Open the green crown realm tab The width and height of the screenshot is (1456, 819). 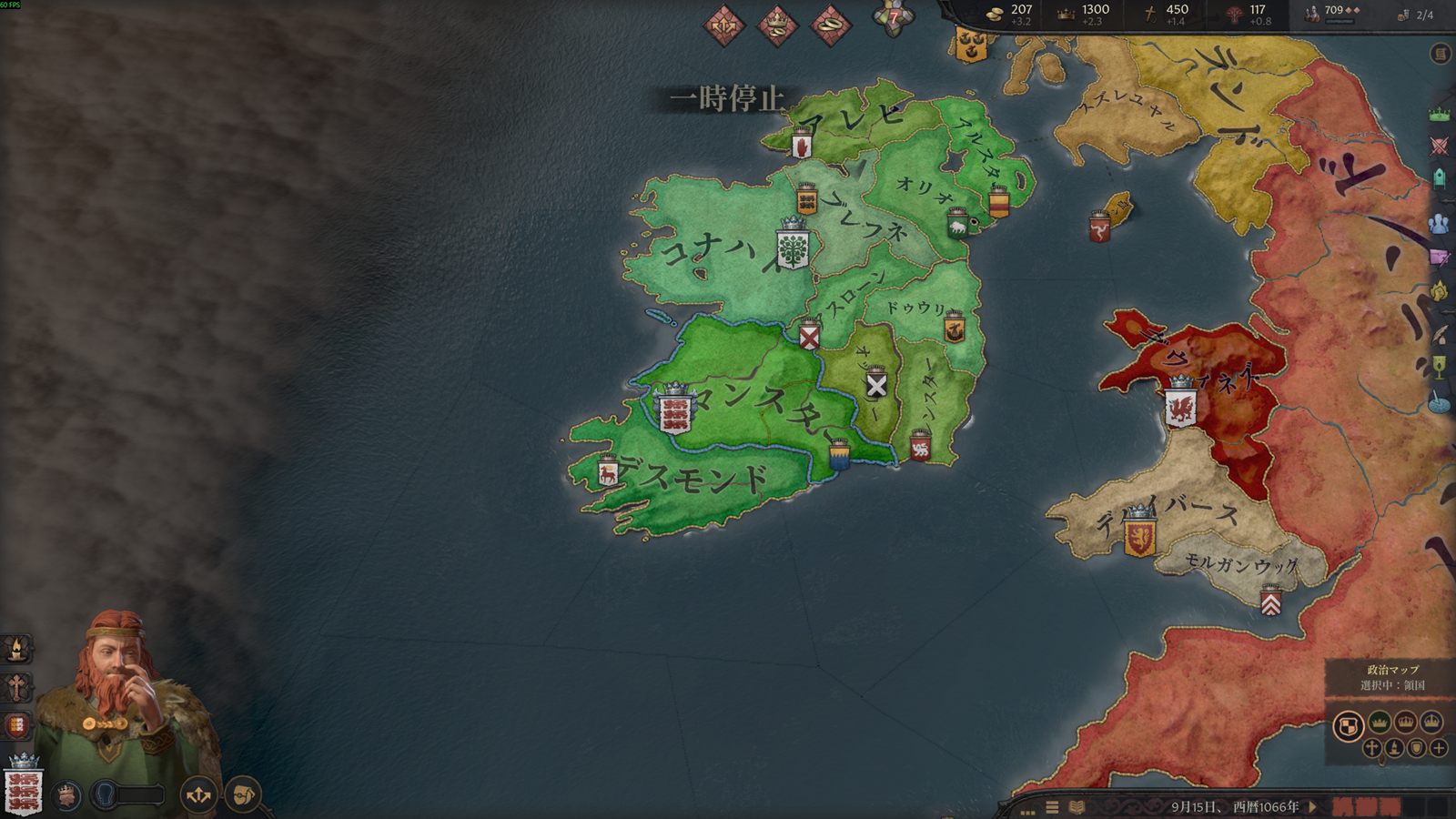coord(1439,115)
